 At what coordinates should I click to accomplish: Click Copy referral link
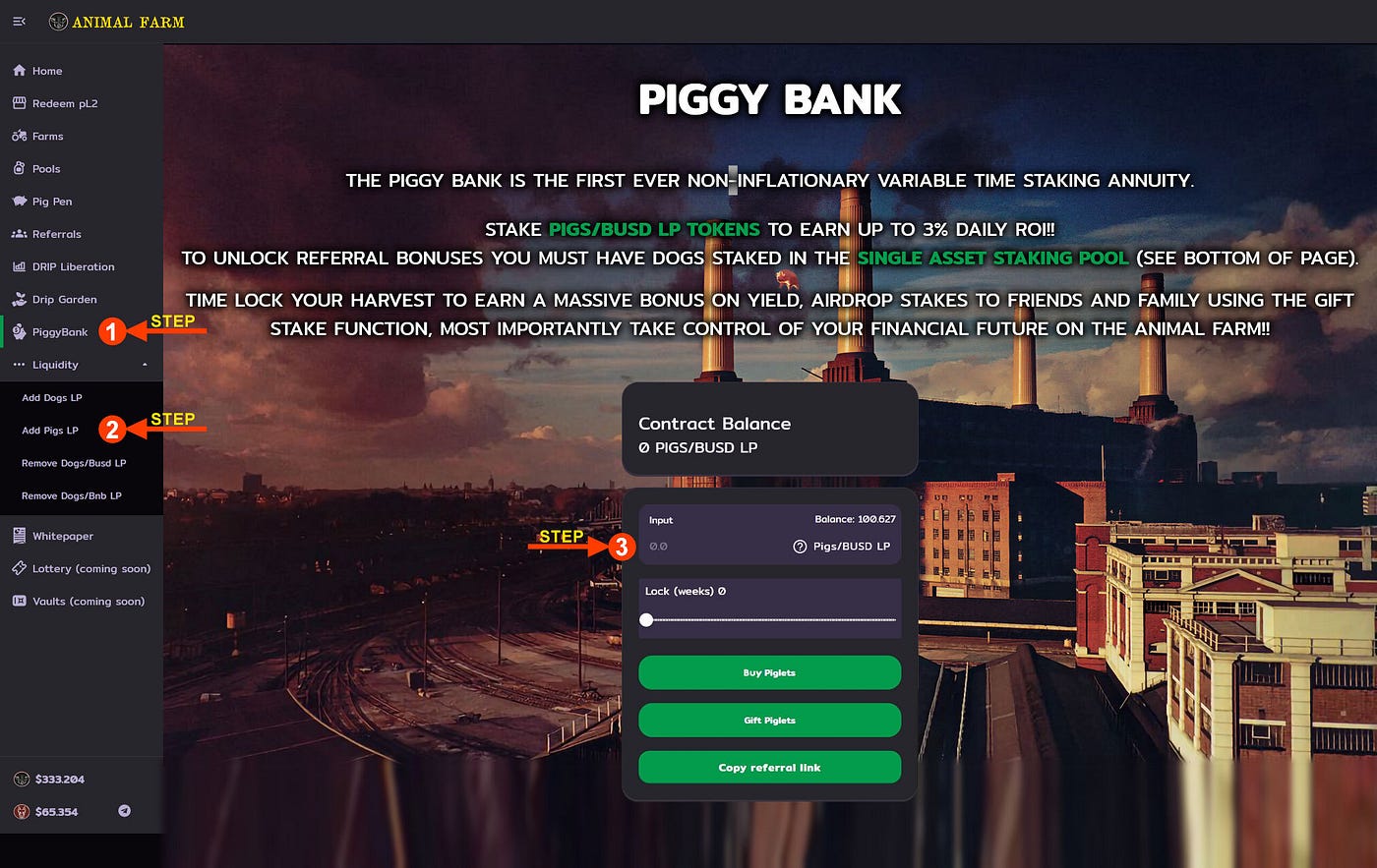pyautogui.click(x=769, y=767)
